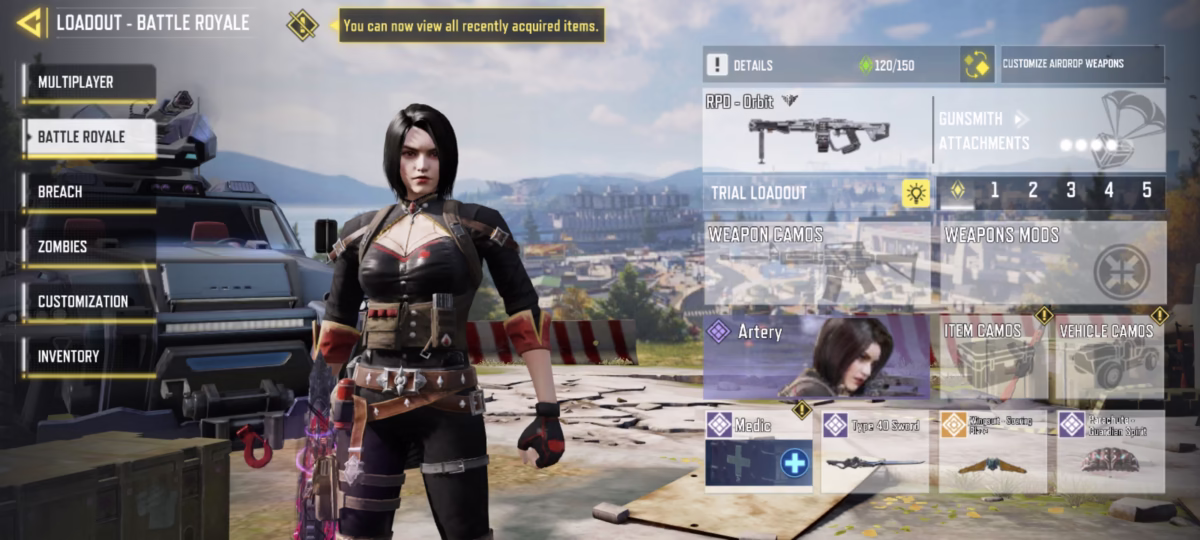The image size is (1200, 540).
Task: Go back using the yellow arrow button
Action: 30,22
